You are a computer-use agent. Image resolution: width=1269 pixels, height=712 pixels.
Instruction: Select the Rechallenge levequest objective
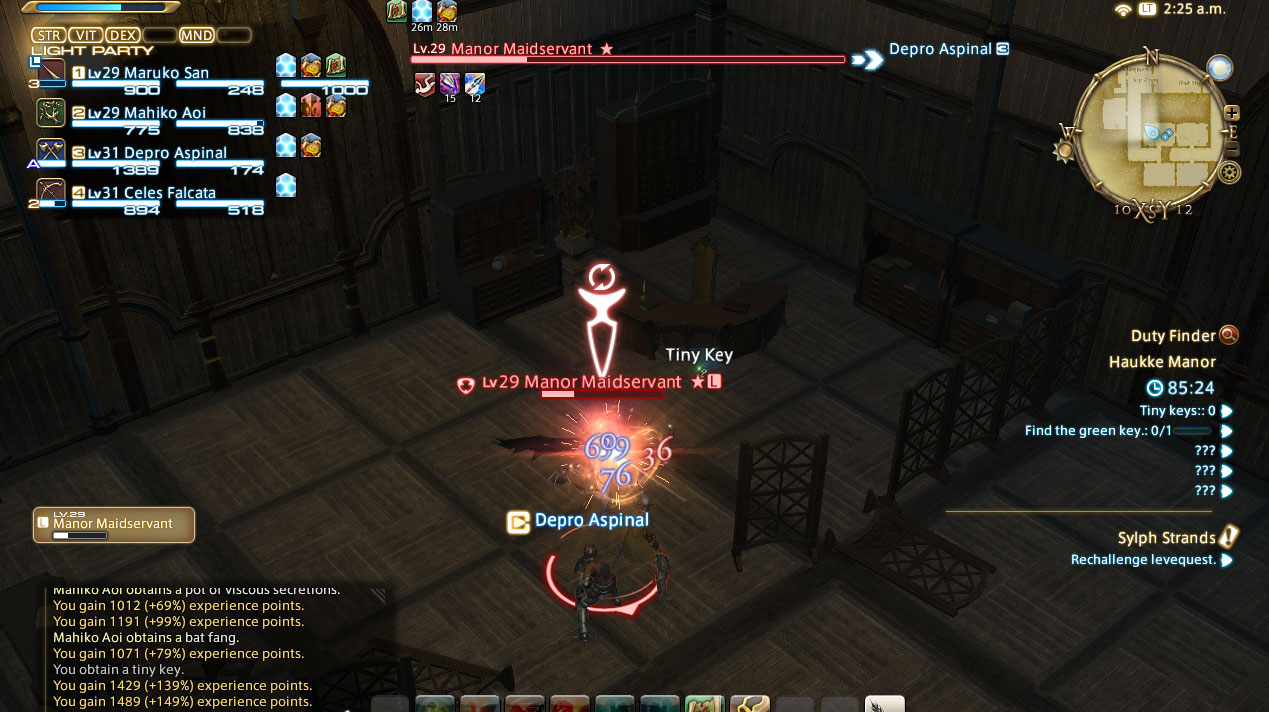(x=1143, y=560)
